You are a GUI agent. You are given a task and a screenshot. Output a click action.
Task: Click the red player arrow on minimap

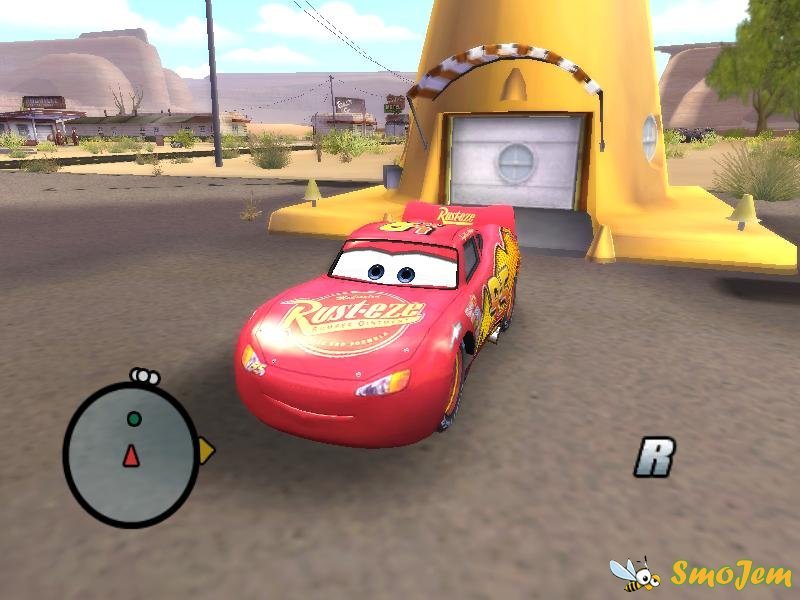coord(131,456)
